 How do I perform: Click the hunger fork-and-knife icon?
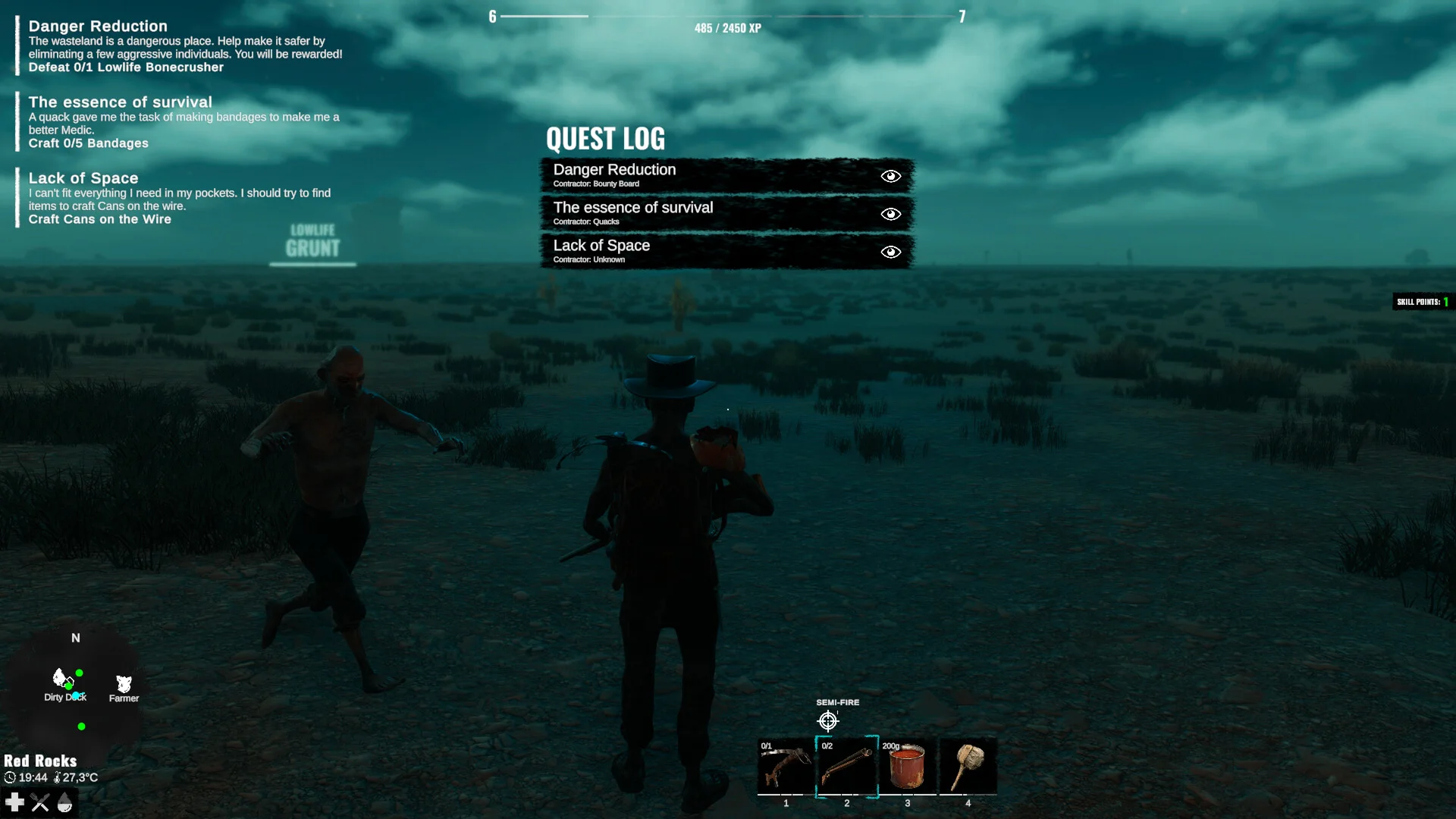(x=40, y=802)
